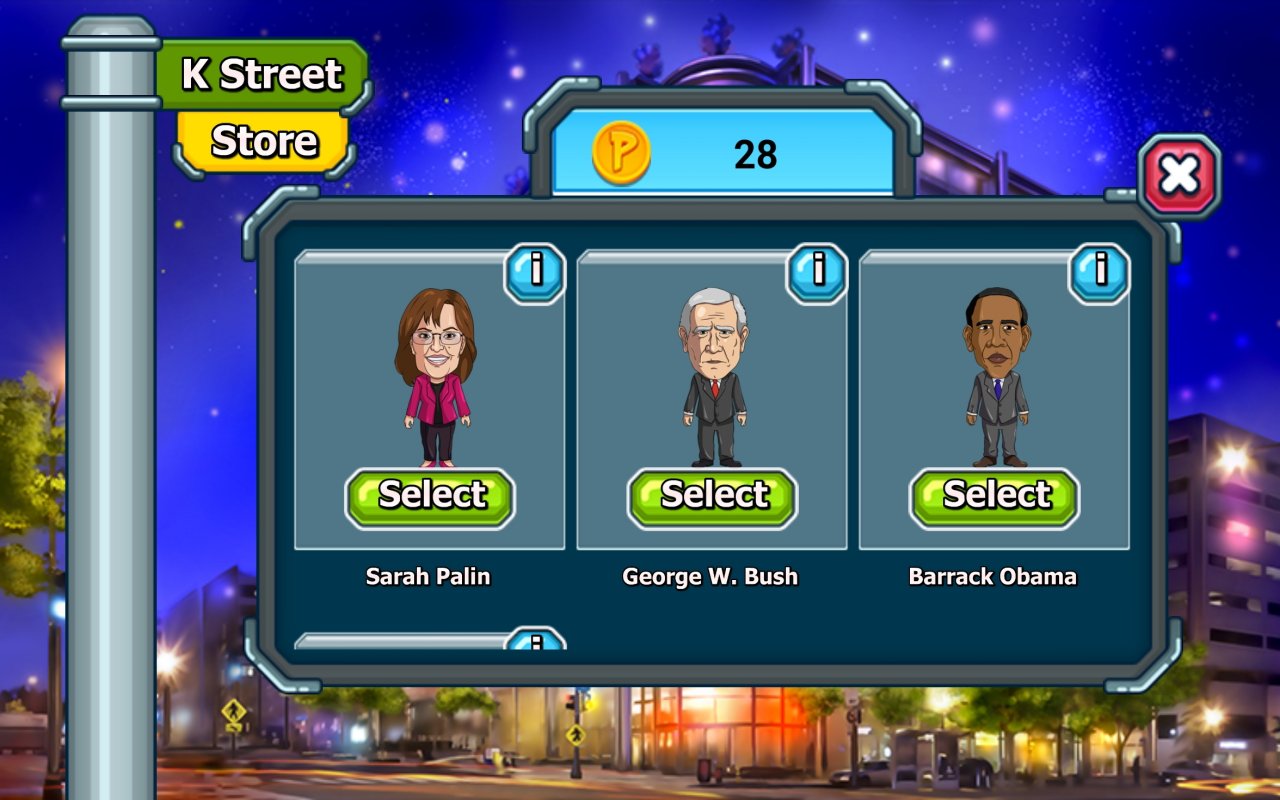Click the yellow Store sign
This screenshot has width=1280, height=800.
pos(264,142)
